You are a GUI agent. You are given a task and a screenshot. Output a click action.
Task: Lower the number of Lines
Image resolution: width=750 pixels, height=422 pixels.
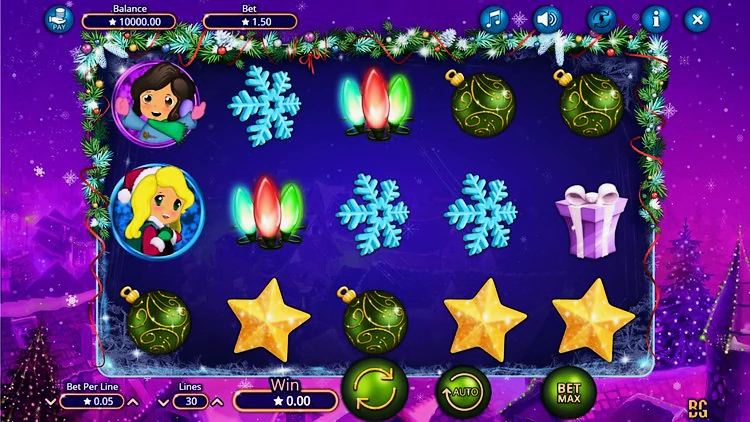click(x=164, y=402)
